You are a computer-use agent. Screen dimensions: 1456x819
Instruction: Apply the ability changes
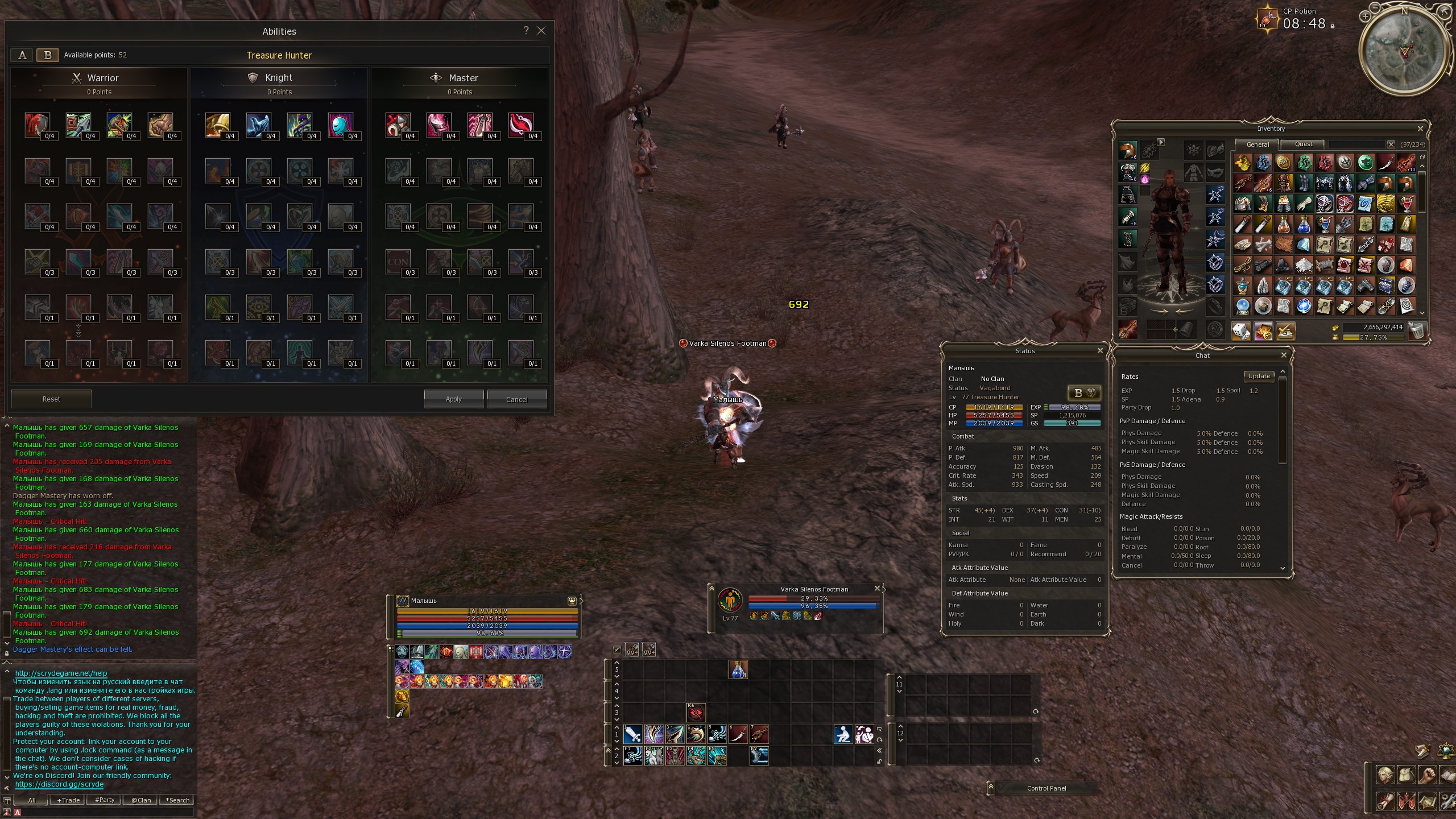pos(453,399)
